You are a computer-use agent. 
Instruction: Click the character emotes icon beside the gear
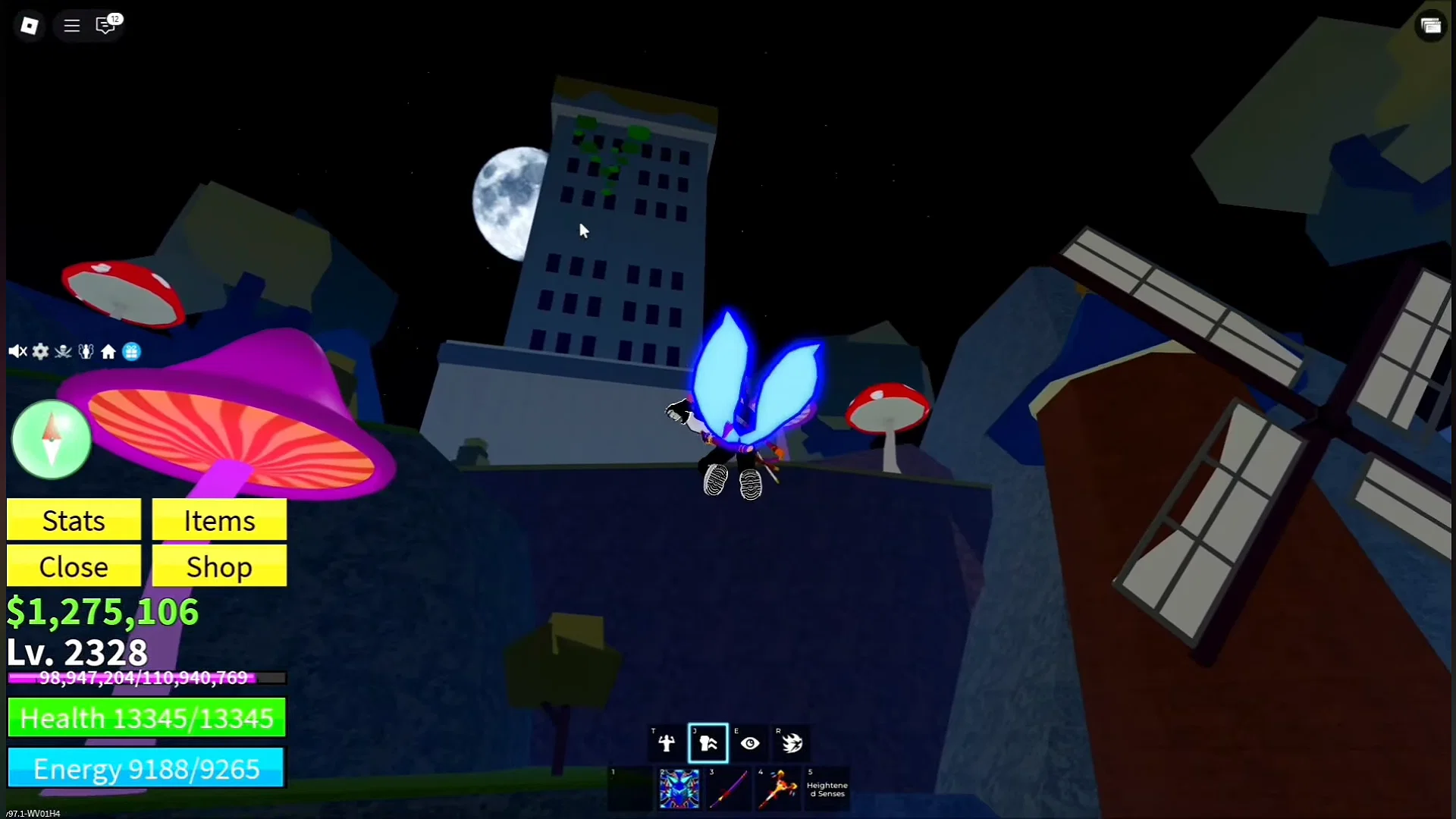(86, 351)
